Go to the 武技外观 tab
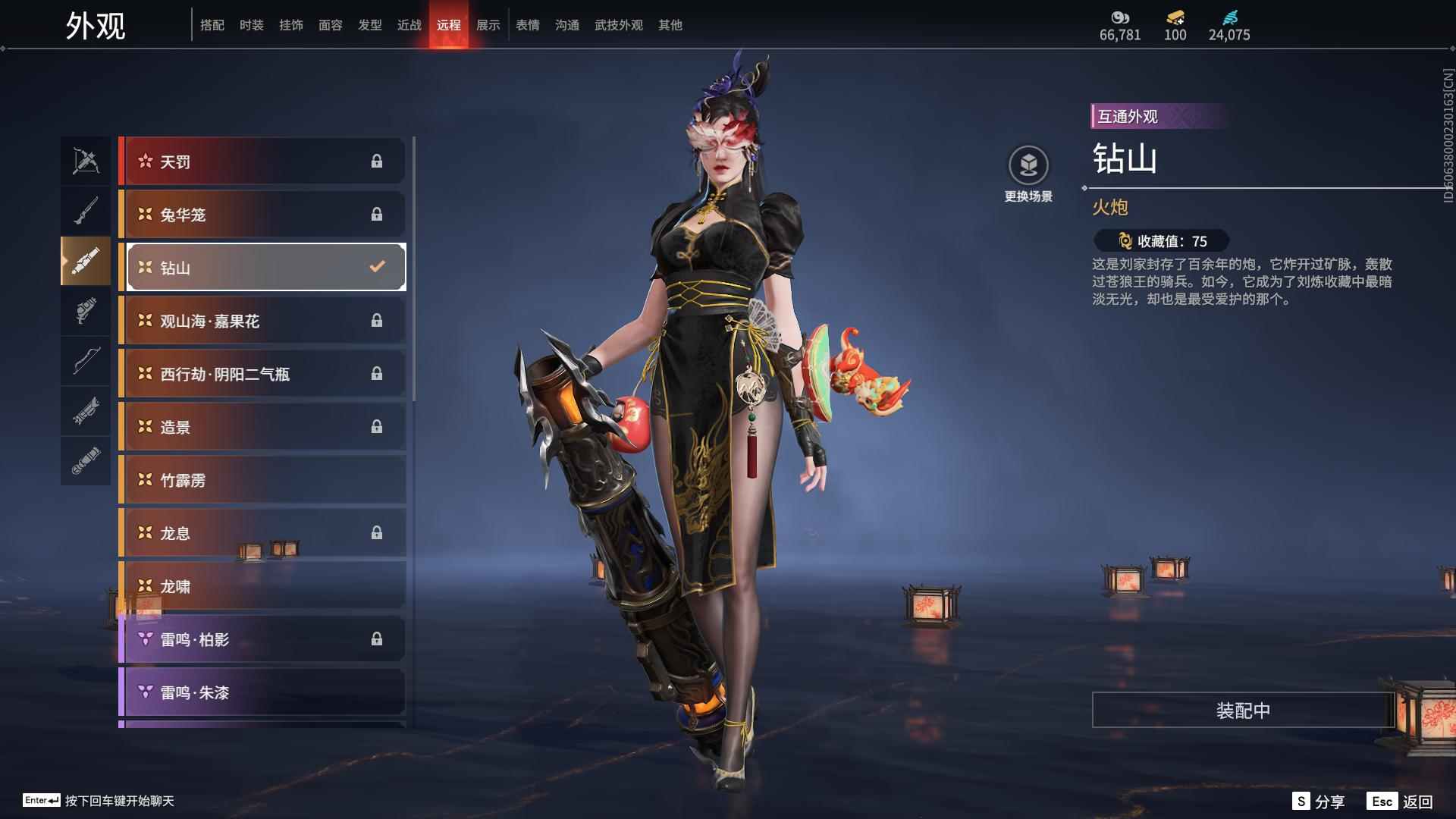This screenshot has height=819, width=1456. [618, 25]
